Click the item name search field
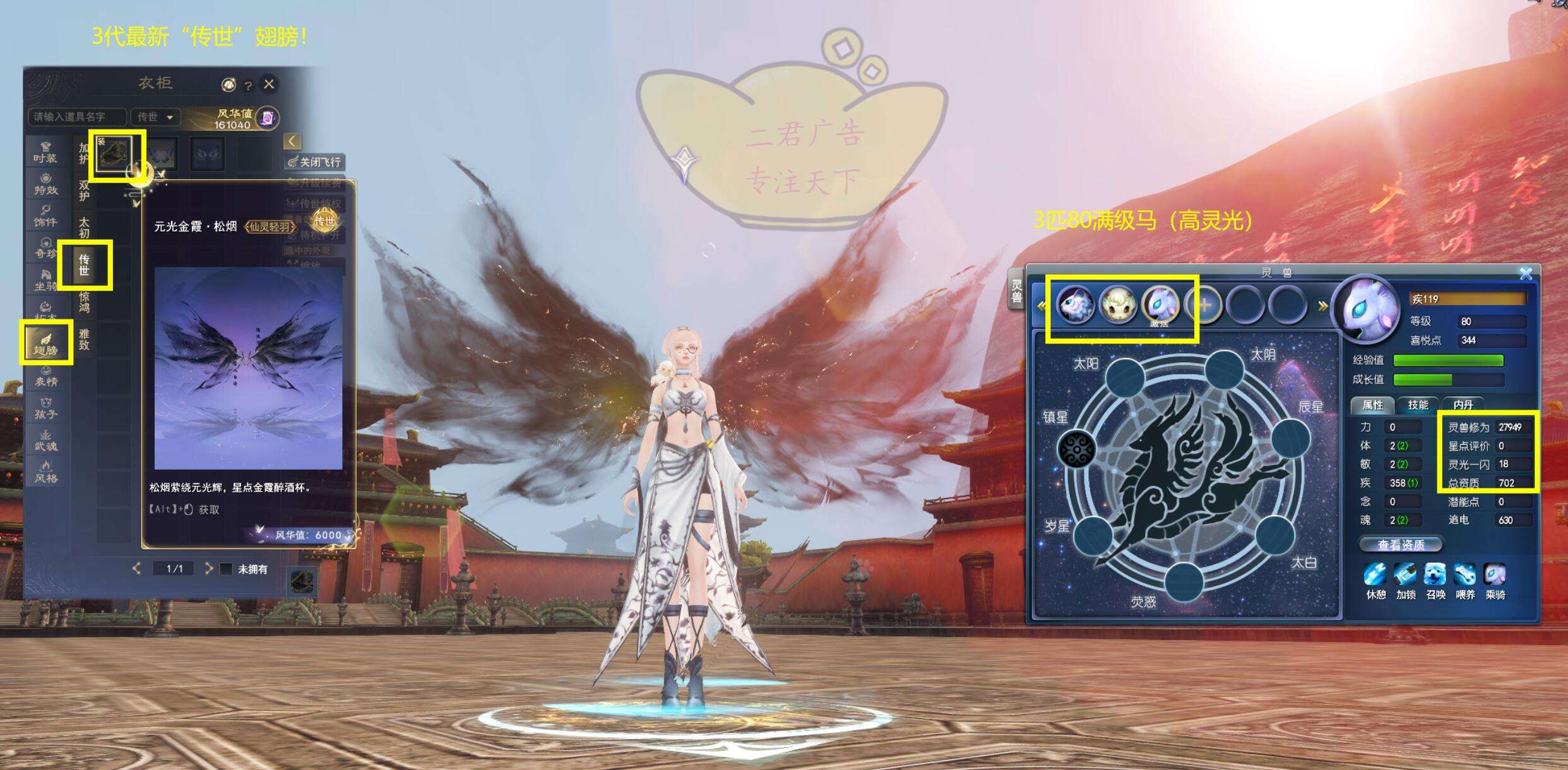1568x770 pixels. [x=76, y=117]
